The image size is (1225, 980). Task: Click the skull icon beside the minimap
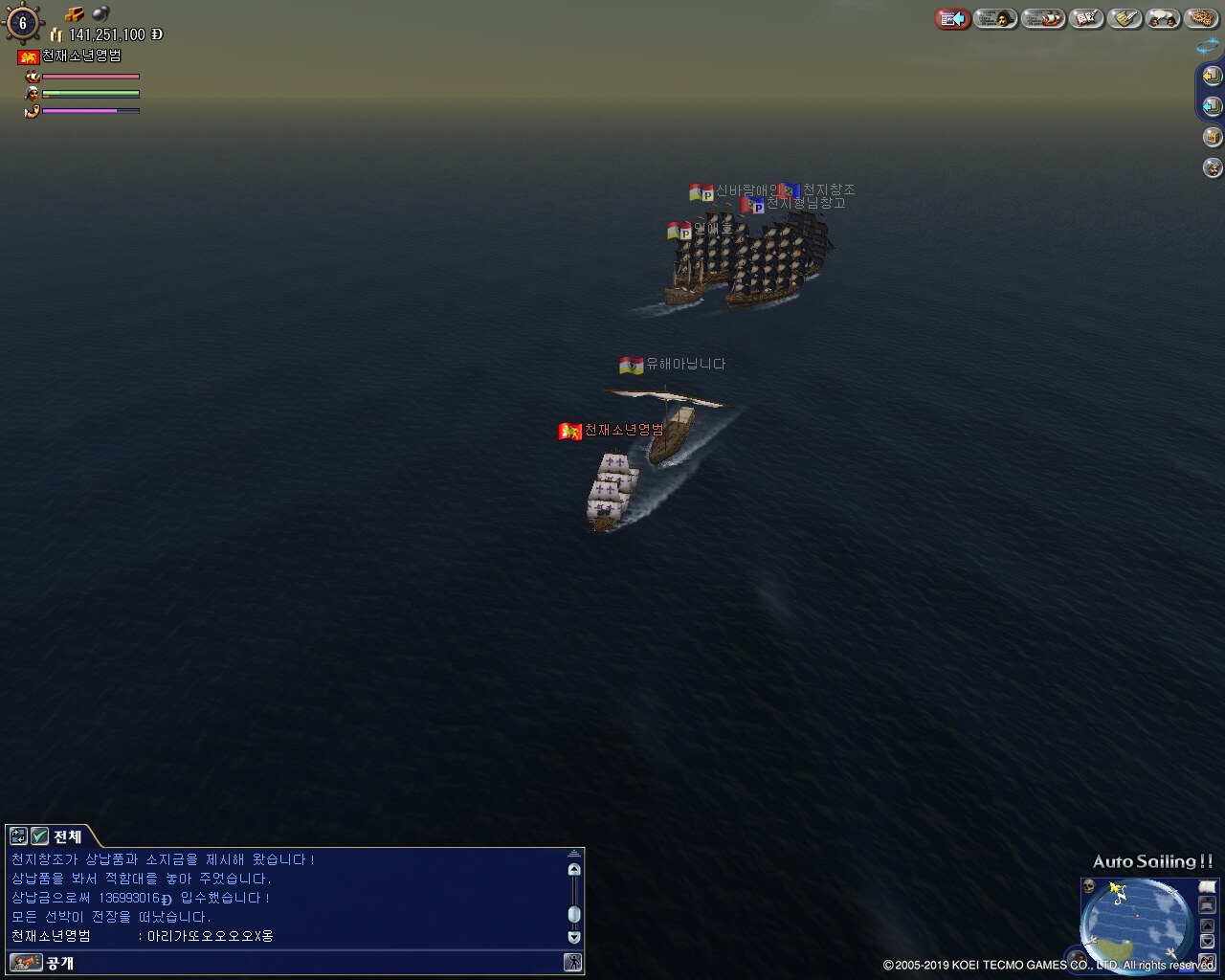(x=1089, y=886)
